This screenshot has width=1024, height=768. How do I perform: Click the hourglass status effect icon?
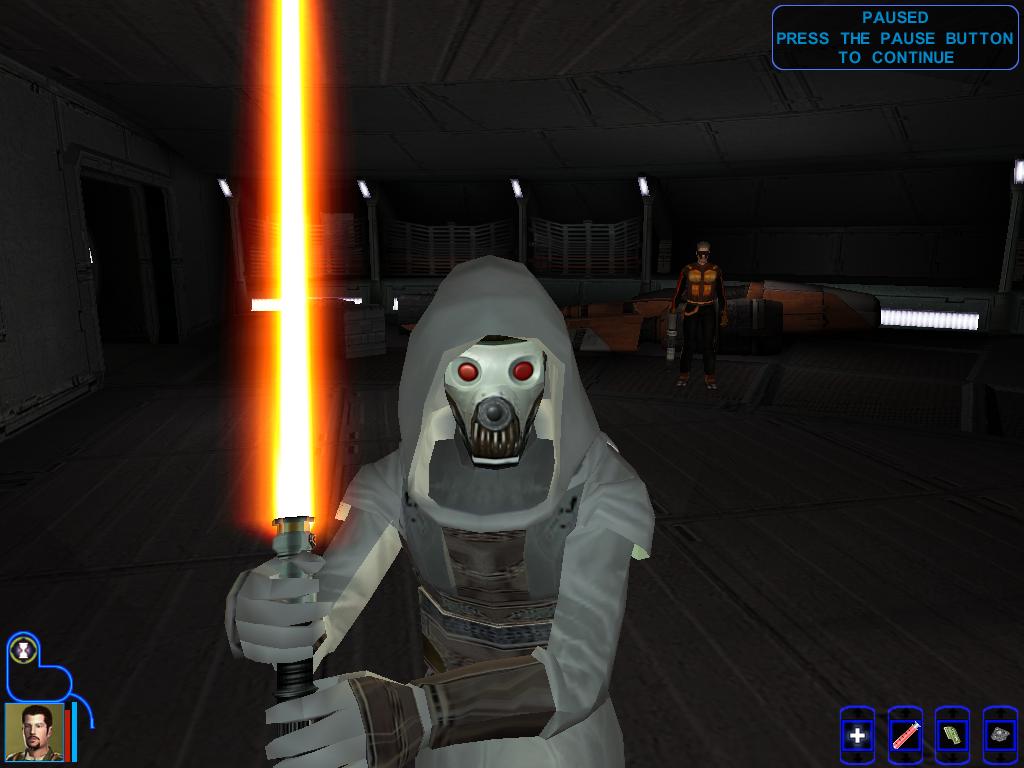21,651
